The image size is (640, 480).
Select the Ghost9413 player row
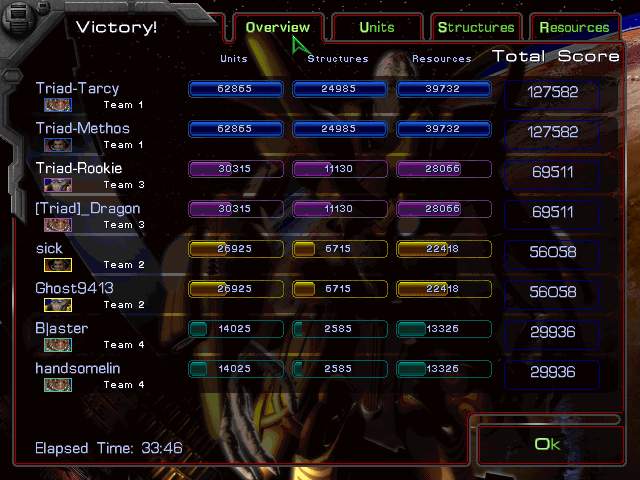tap(74, 289)
